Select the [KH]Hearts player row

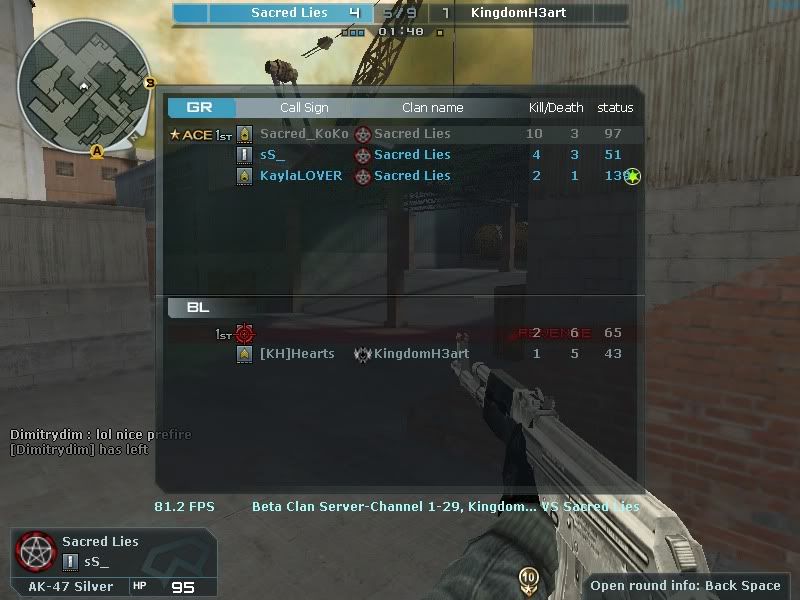[400, 354]
